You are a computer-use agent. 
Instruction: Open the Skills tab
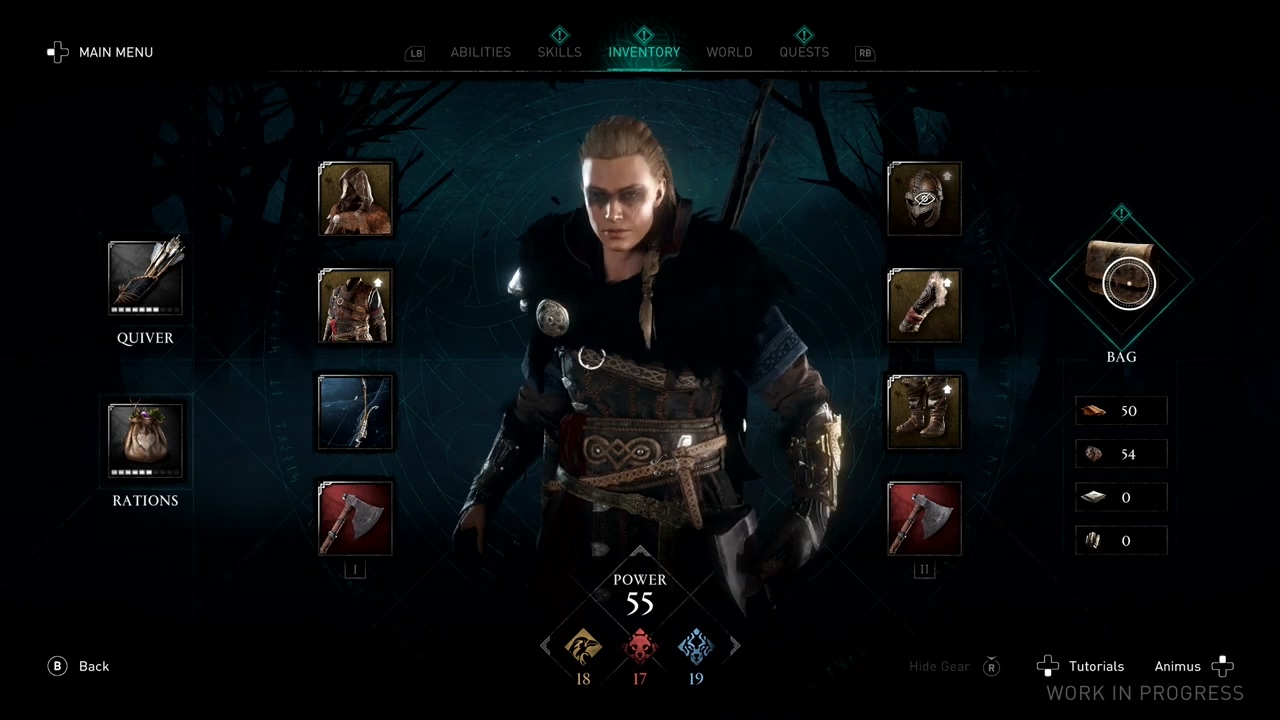(x=559, y=52)
